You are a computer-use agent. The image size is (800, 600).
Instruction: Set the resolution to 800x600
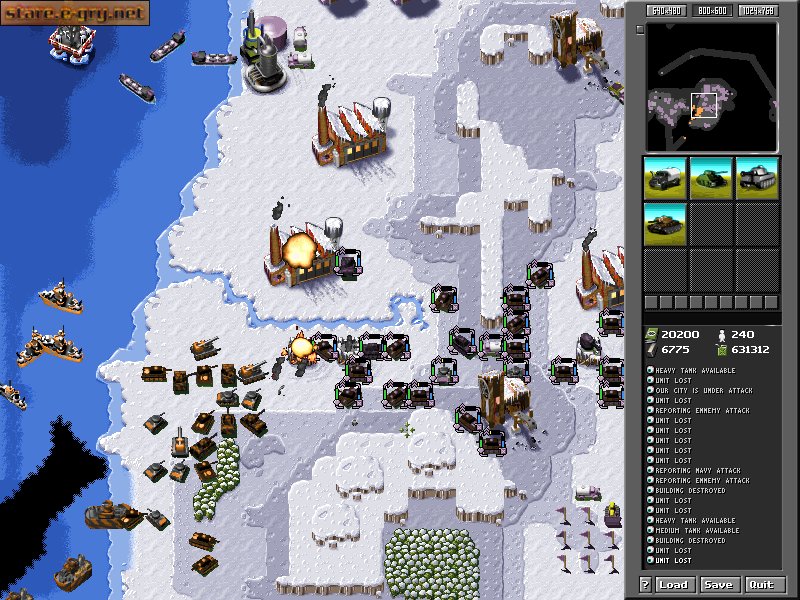pyautogui.click(x=711, y=11)
